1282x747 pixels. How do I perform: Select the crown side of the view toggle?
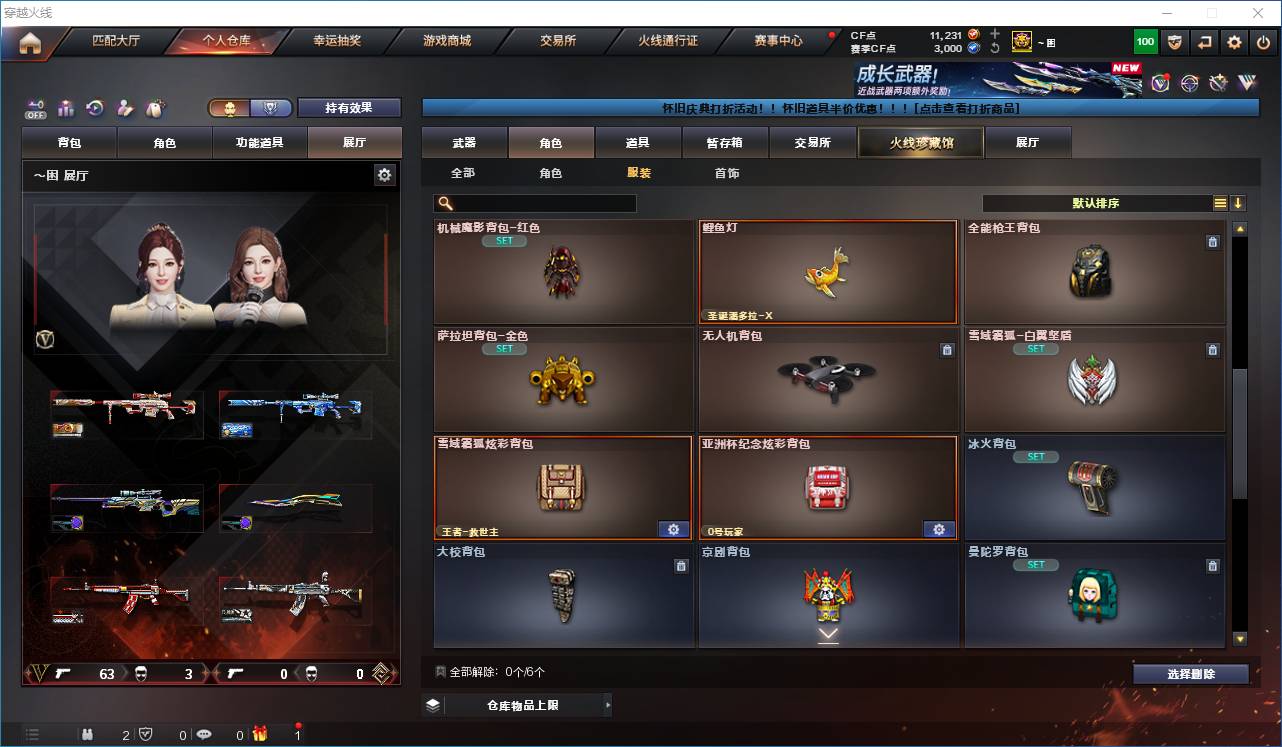coord(232,108)
